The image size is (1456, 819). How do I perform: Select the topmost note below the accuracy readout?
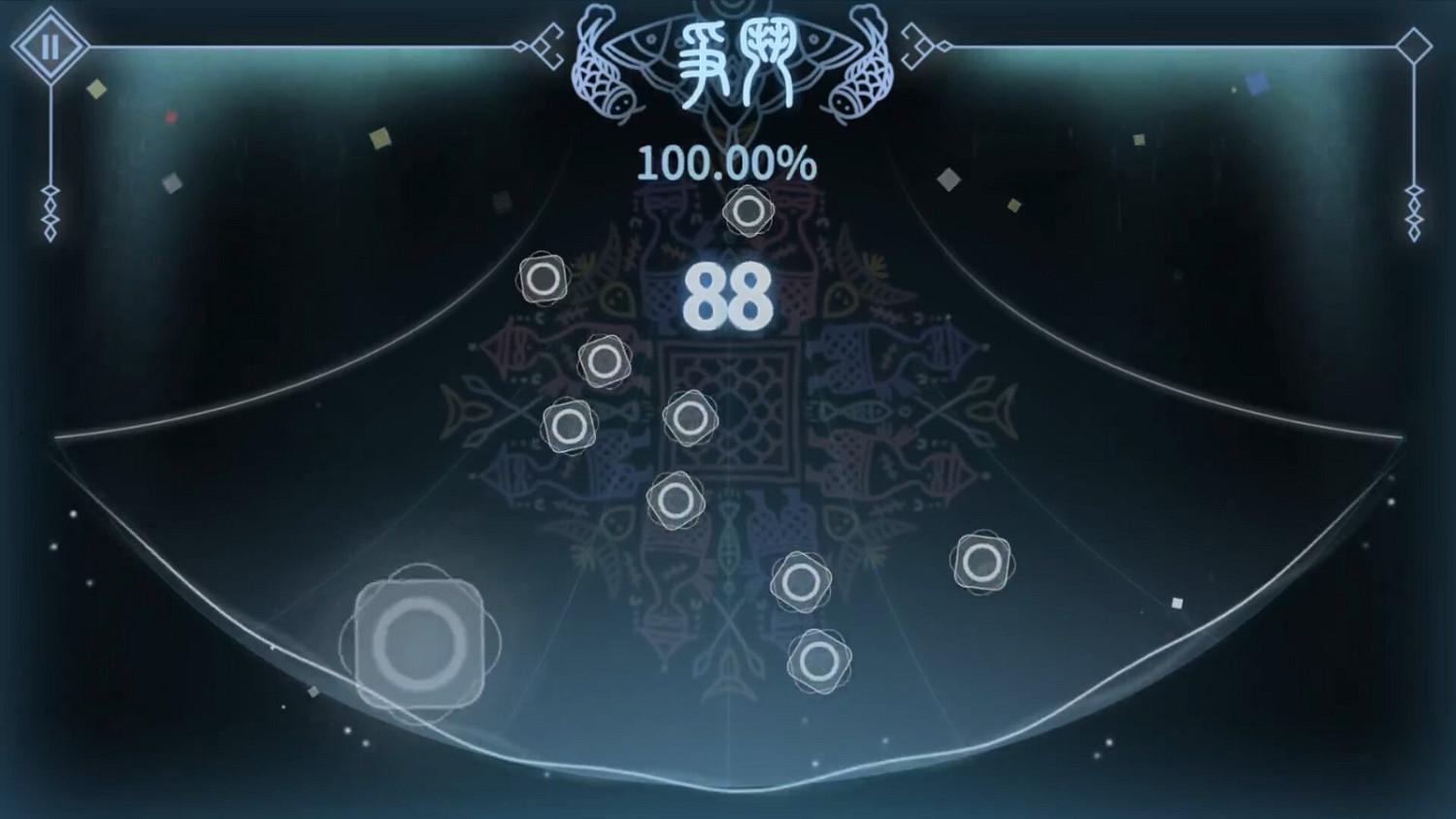point(747,210)
